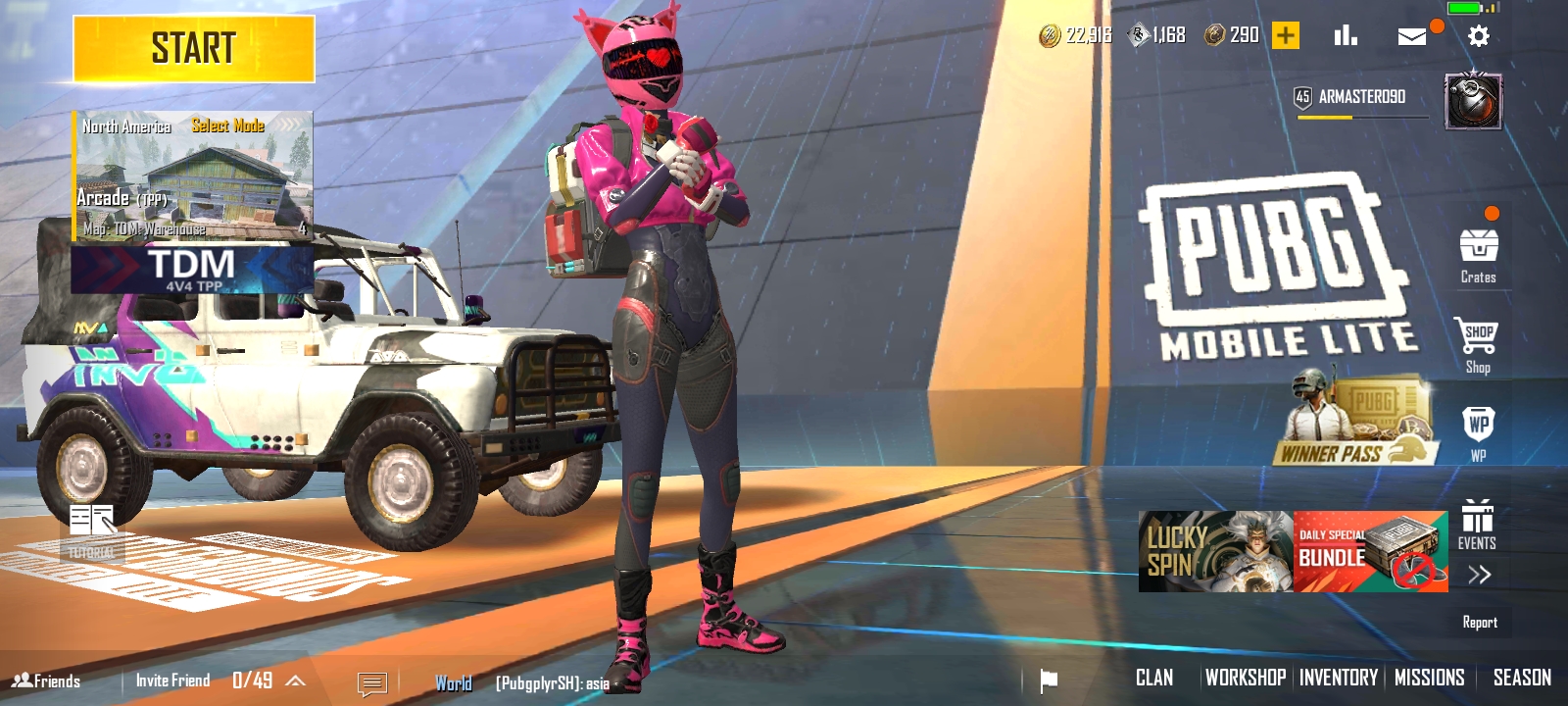Expand the double-arrow side menu
The width and height of the screenshot is (1568, 706).
[1479, 575]
